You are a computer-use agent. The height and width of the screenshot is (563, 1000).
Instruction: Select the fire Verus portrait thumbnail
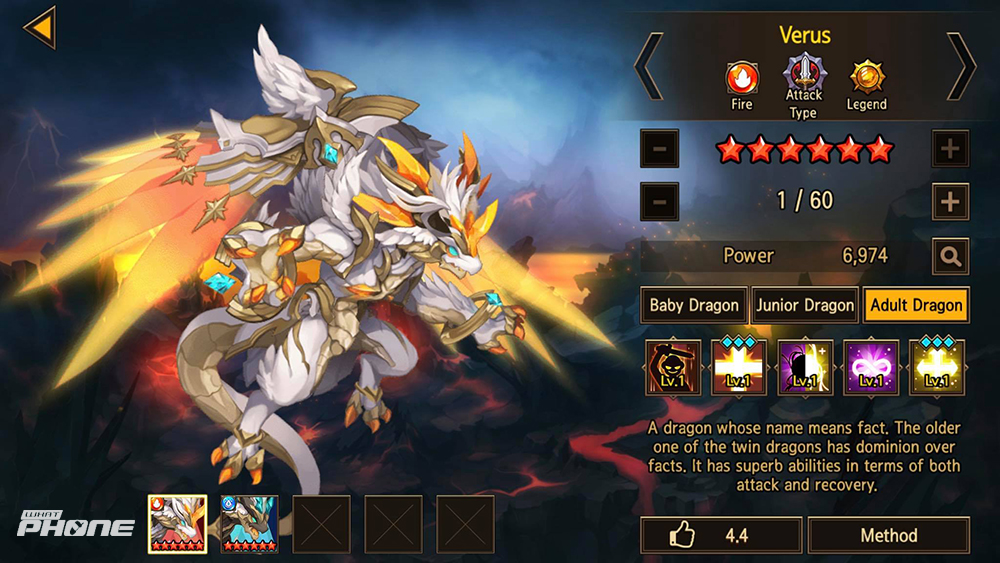177,524
